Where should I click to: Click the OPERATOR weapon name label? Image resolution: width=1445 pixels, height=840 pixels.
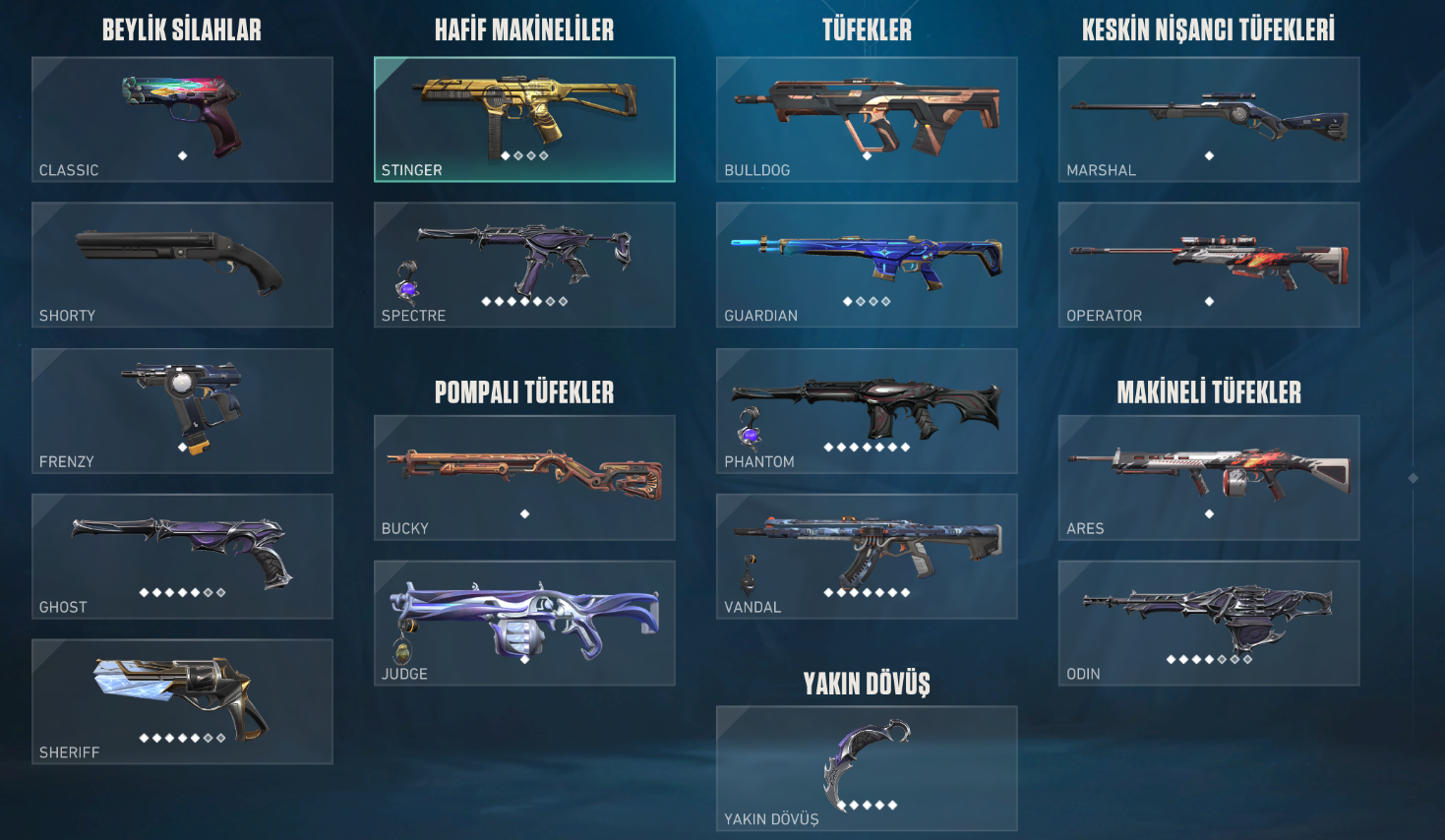tap(1104, 315)
